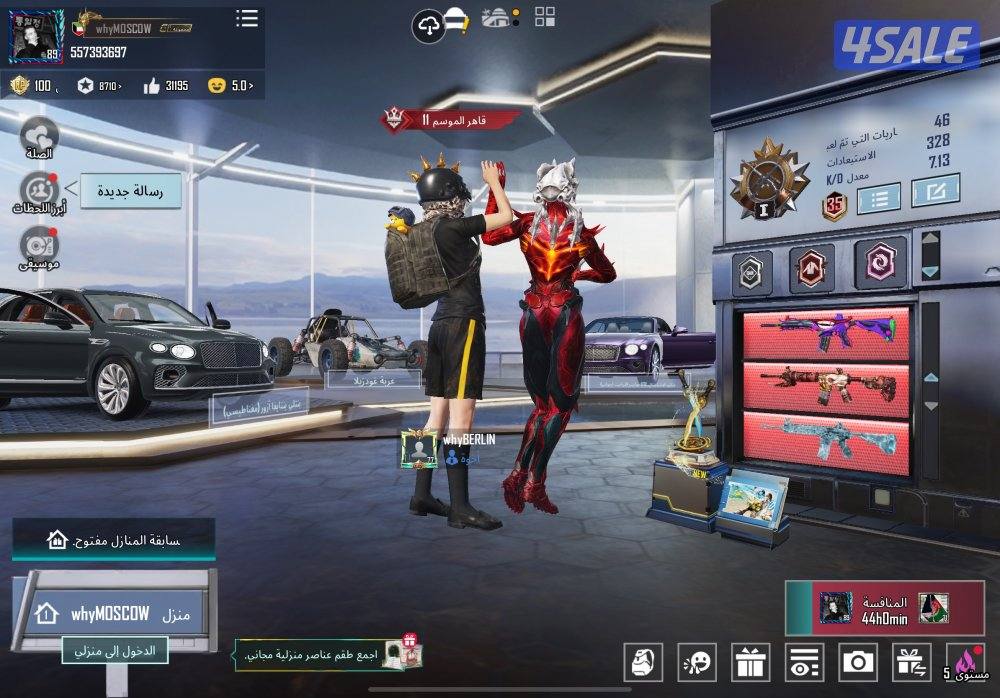Toggle the eye visibility list icon
The image size is (1000, 698).
(x=803, y=662)
